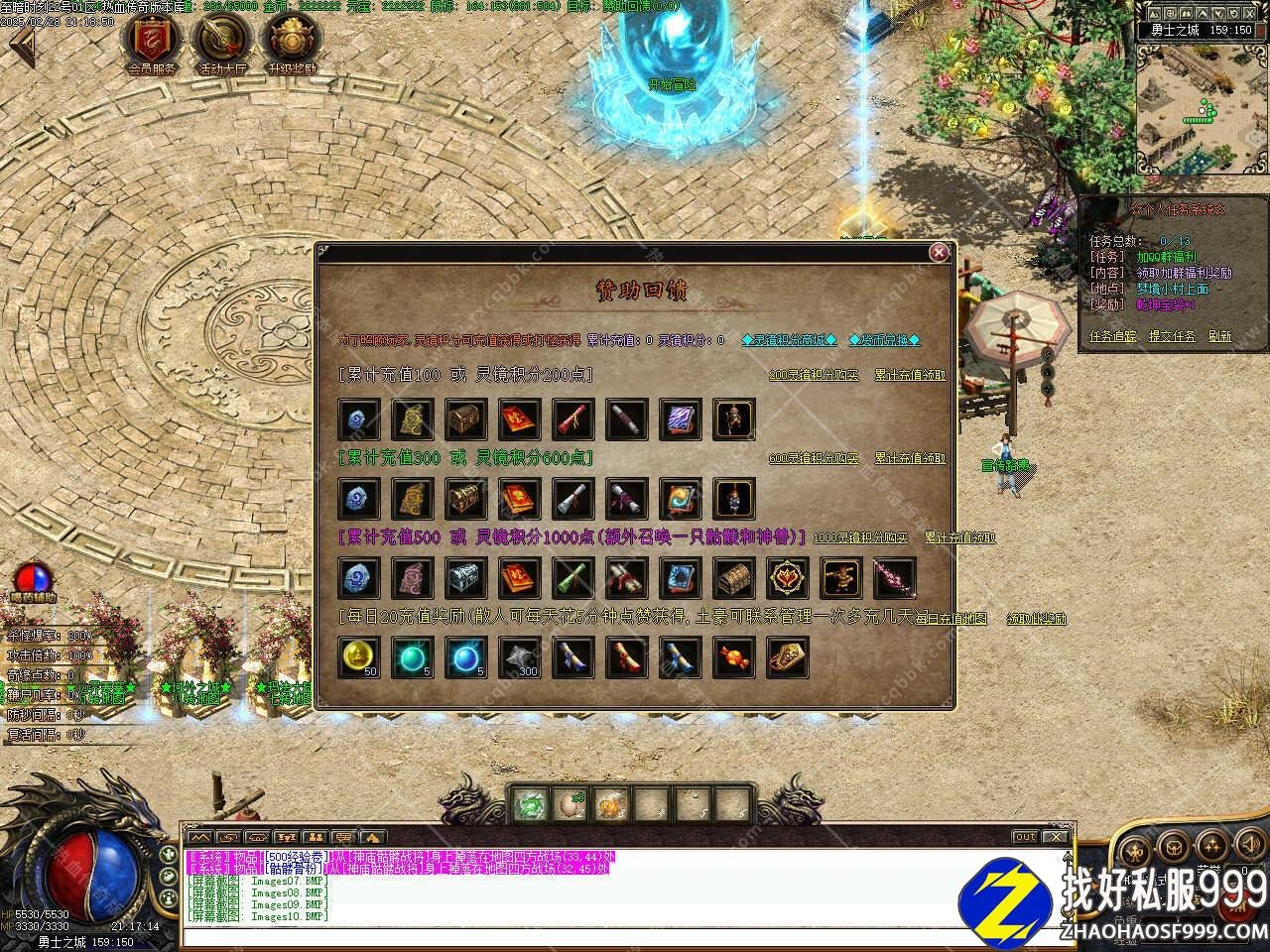This screenshot has height=952, width=1270.
Task: Select the egg item in the hotbar
Action: pyautogui.click(x=571, y=805)
